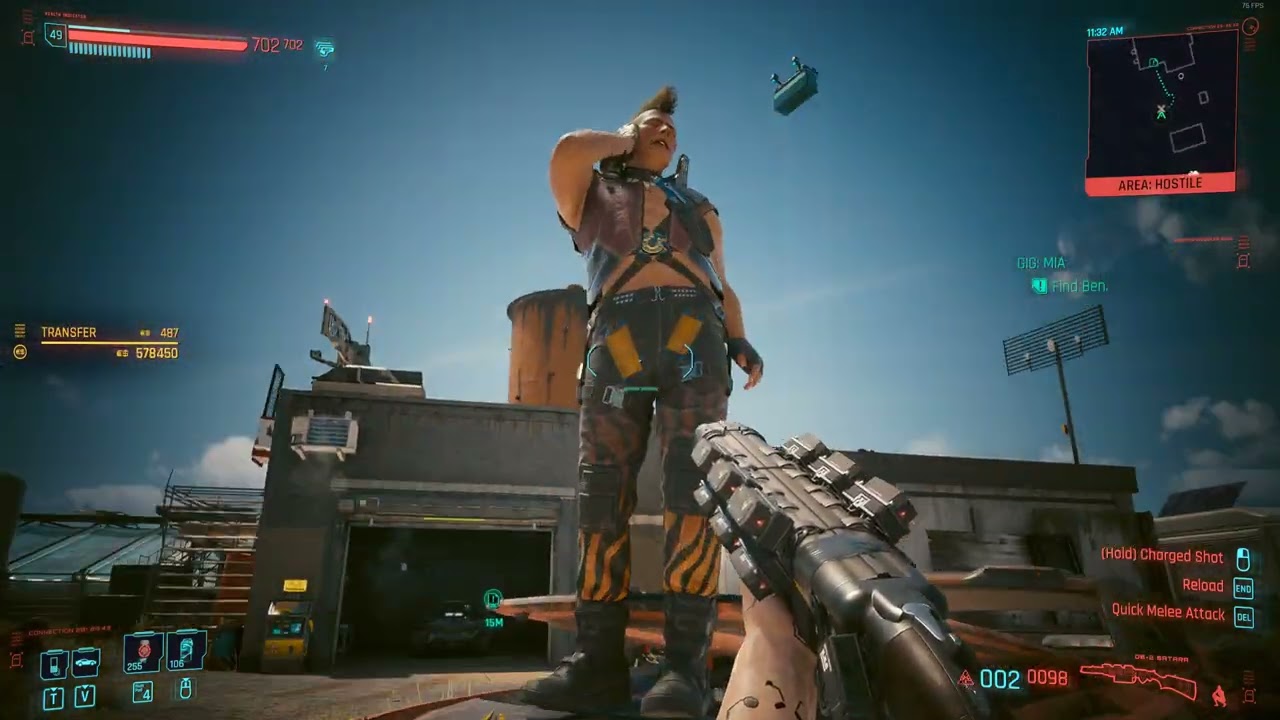
Task: Click the grenade consumable icon
Action: [185, 655]
